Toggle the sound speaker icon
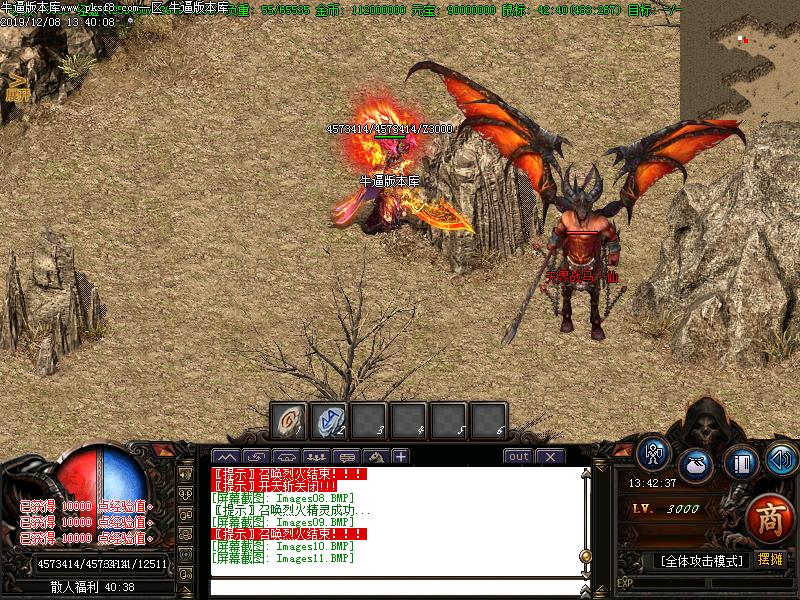Screen dimensions: 800x600 (780, 460)
